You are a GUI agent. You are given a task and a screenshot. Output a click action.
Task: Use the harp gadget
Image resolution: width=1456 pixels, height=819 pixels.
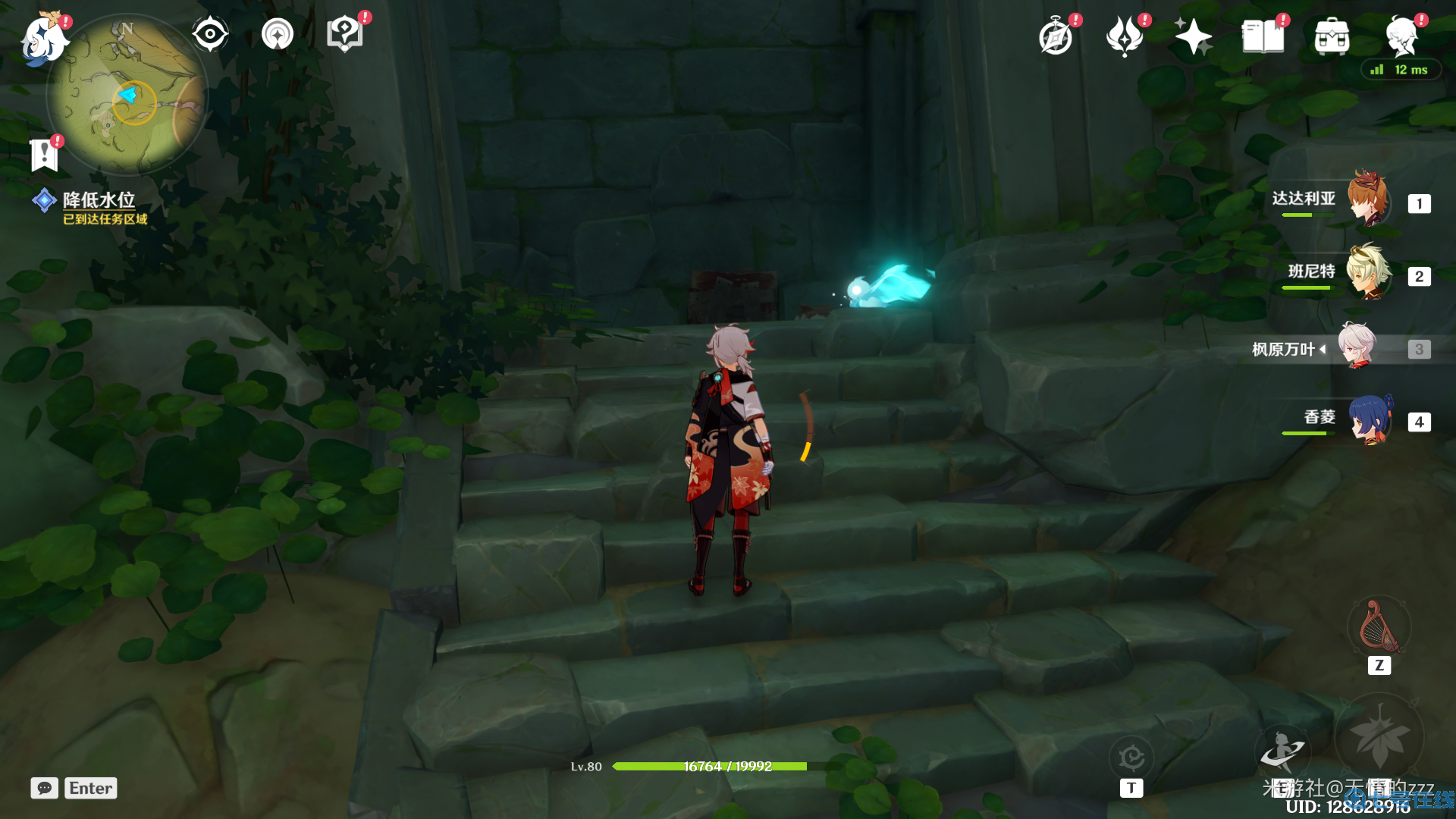1379,628
